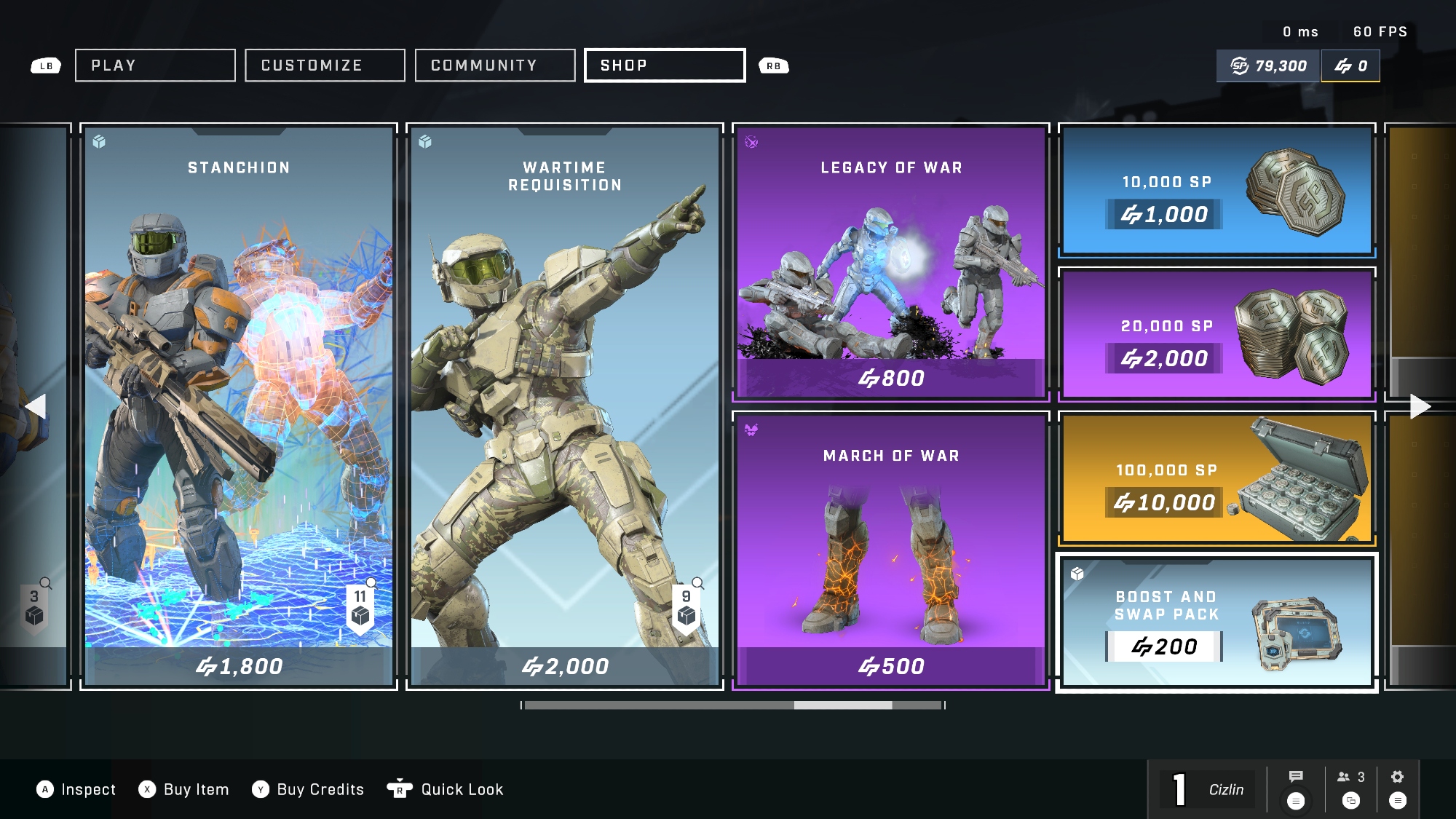Choose the Wartime Requisition bundle
Viewport: 1456px width, 819px height.
pos(565,406)
